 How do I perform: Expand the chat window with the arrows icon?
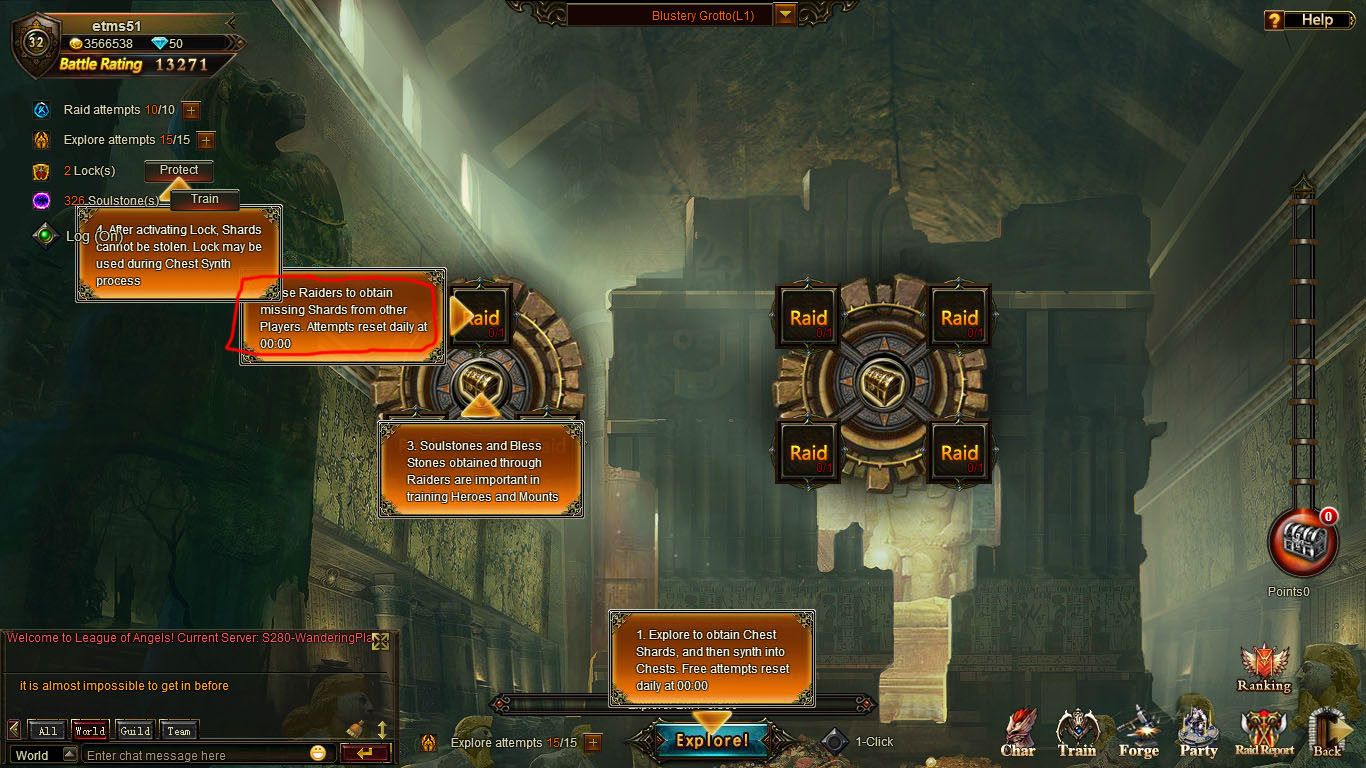click(x=380, y=642)
